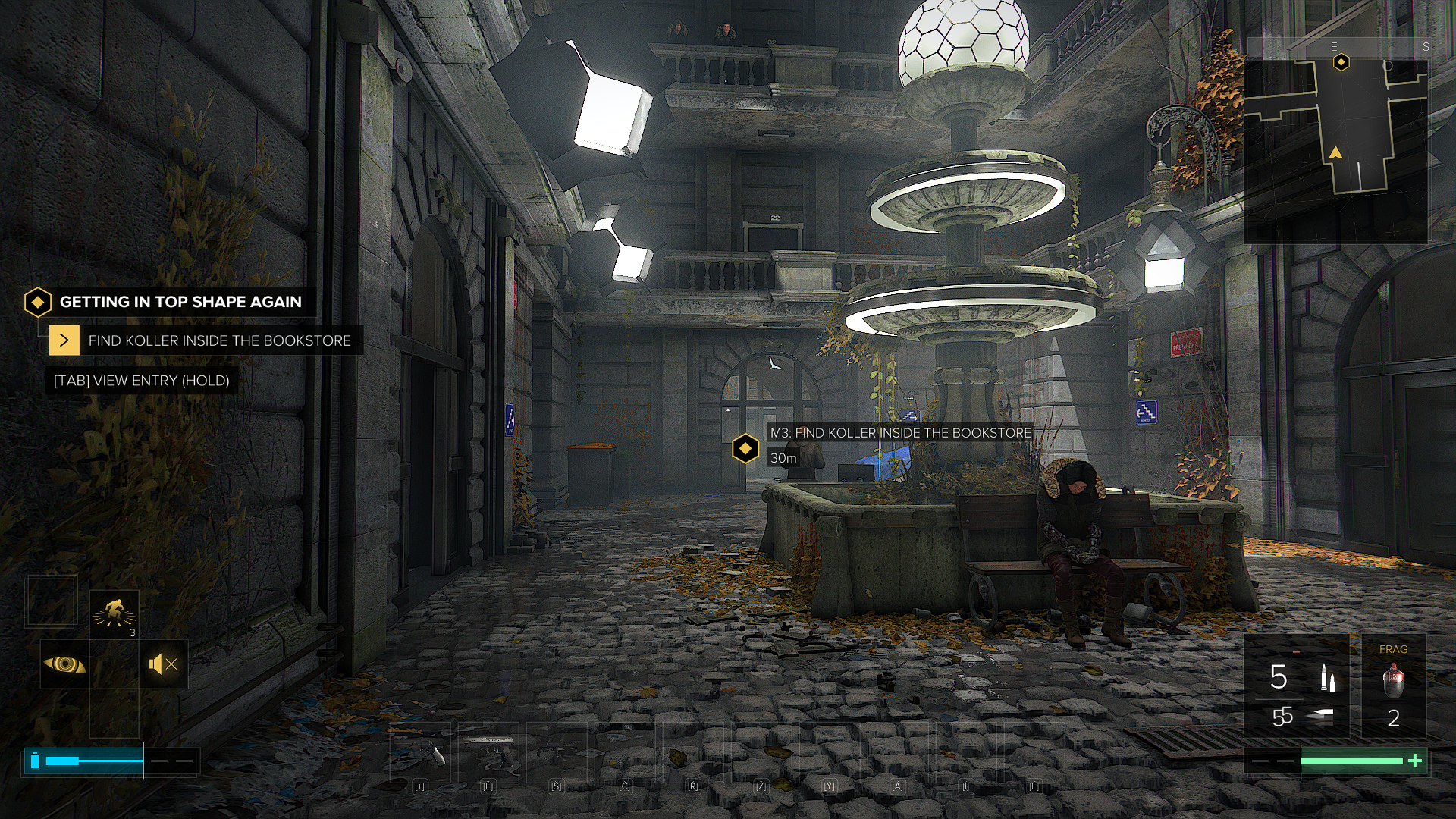
Task: Click the M3 Find Koller waypoint marker
Action: (x=745, y=449)
